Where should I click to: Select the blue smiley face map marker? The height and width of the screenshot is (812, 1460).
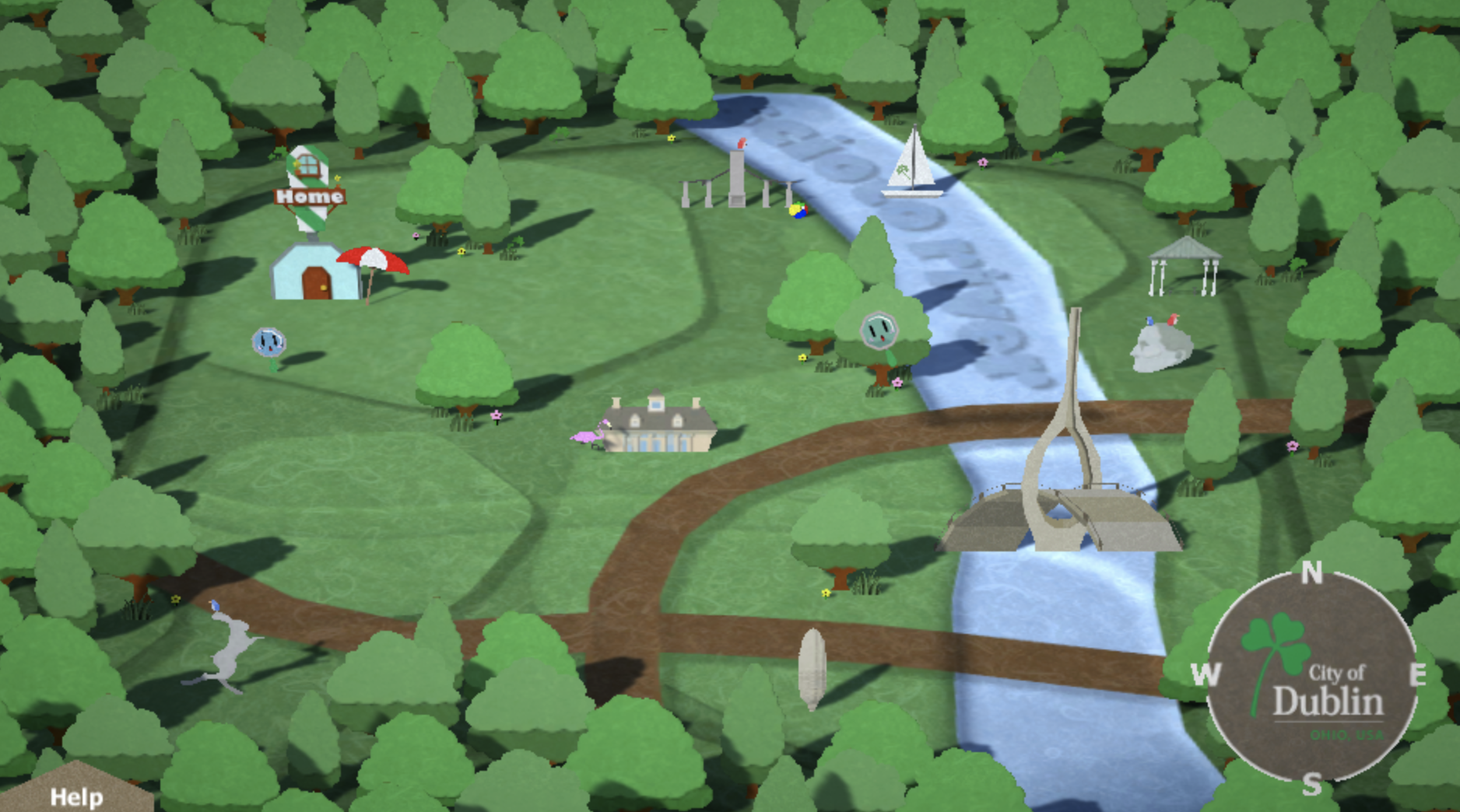point(268,341)
